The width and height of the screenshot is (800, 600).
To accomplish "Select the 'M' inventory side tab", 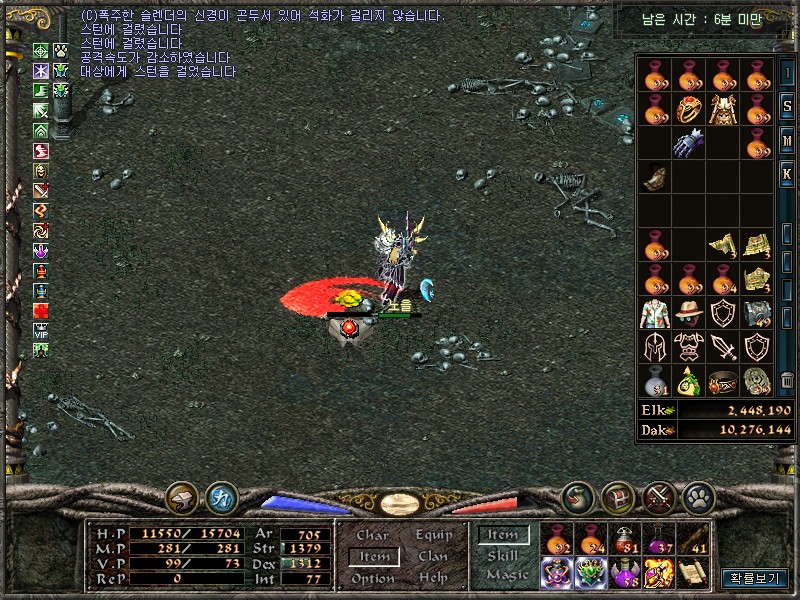I will click(x=788, y=141).
